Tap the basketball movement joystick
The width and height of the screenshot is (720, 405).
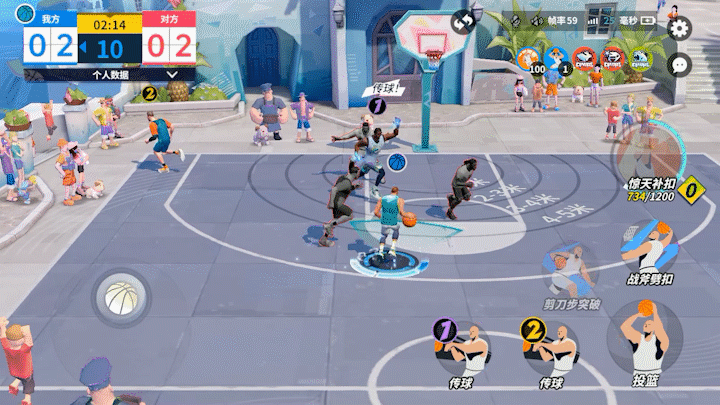pos(121,298)
